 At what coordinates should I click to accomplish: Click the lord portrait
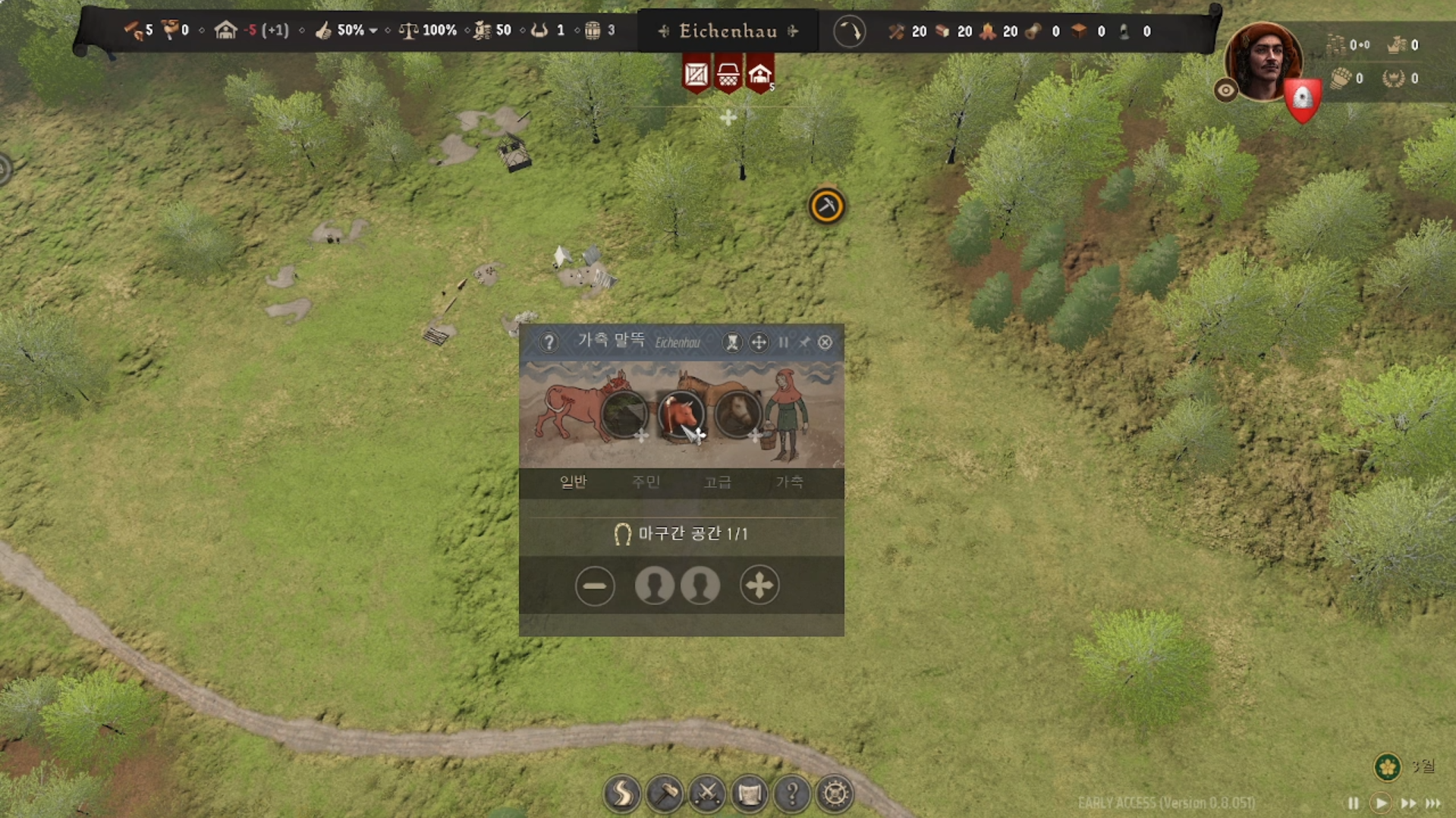pyautogui.click(x=1263, y=61)
